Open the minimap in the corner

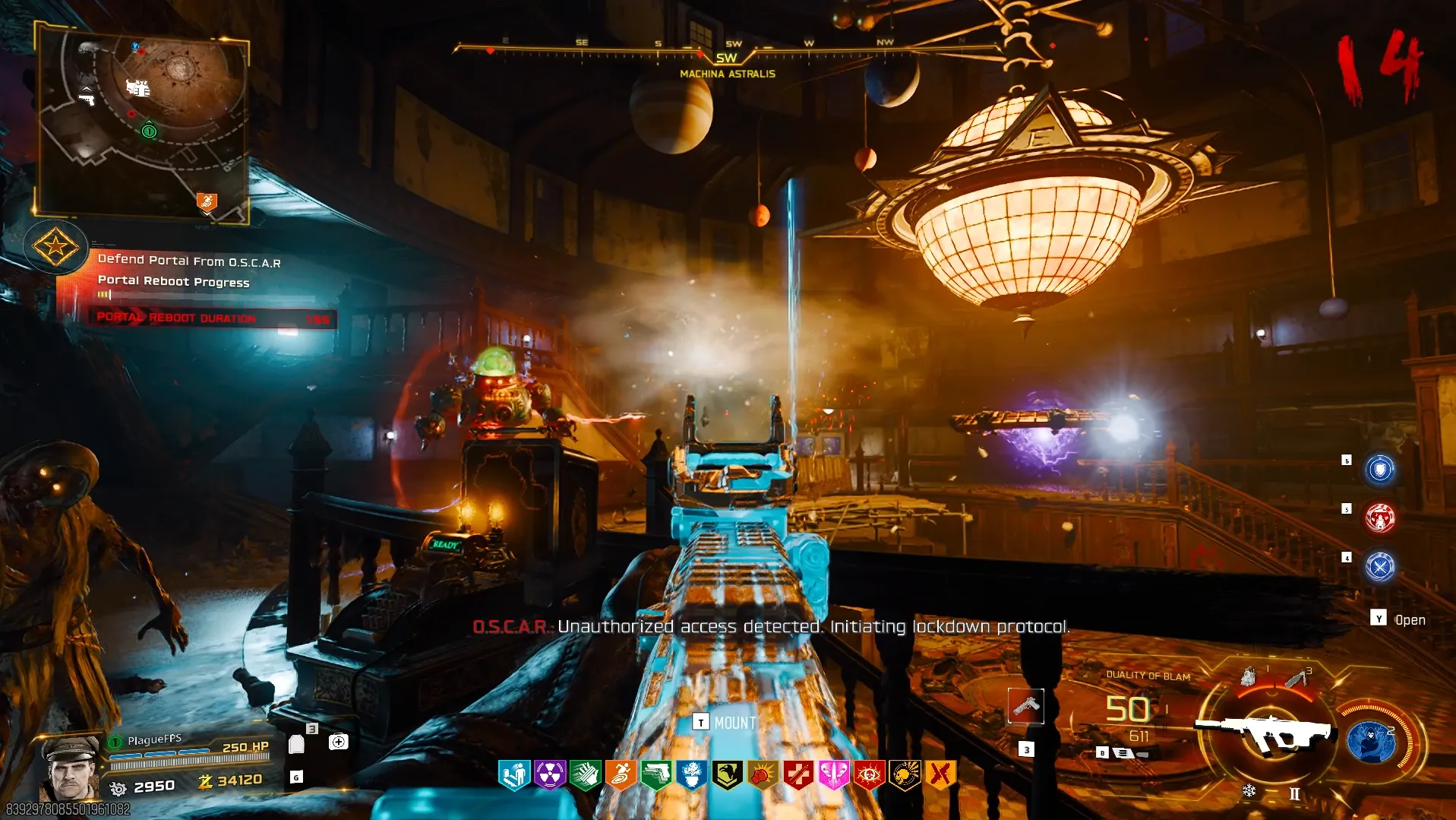pos(143,122)
